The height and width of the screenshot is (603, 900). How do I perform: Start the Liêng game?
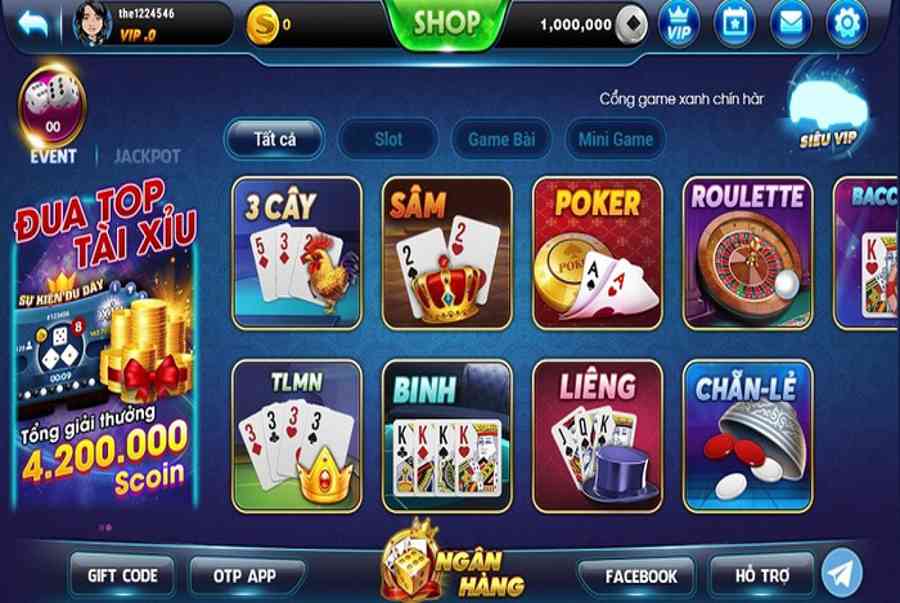[x=597, y=435]
